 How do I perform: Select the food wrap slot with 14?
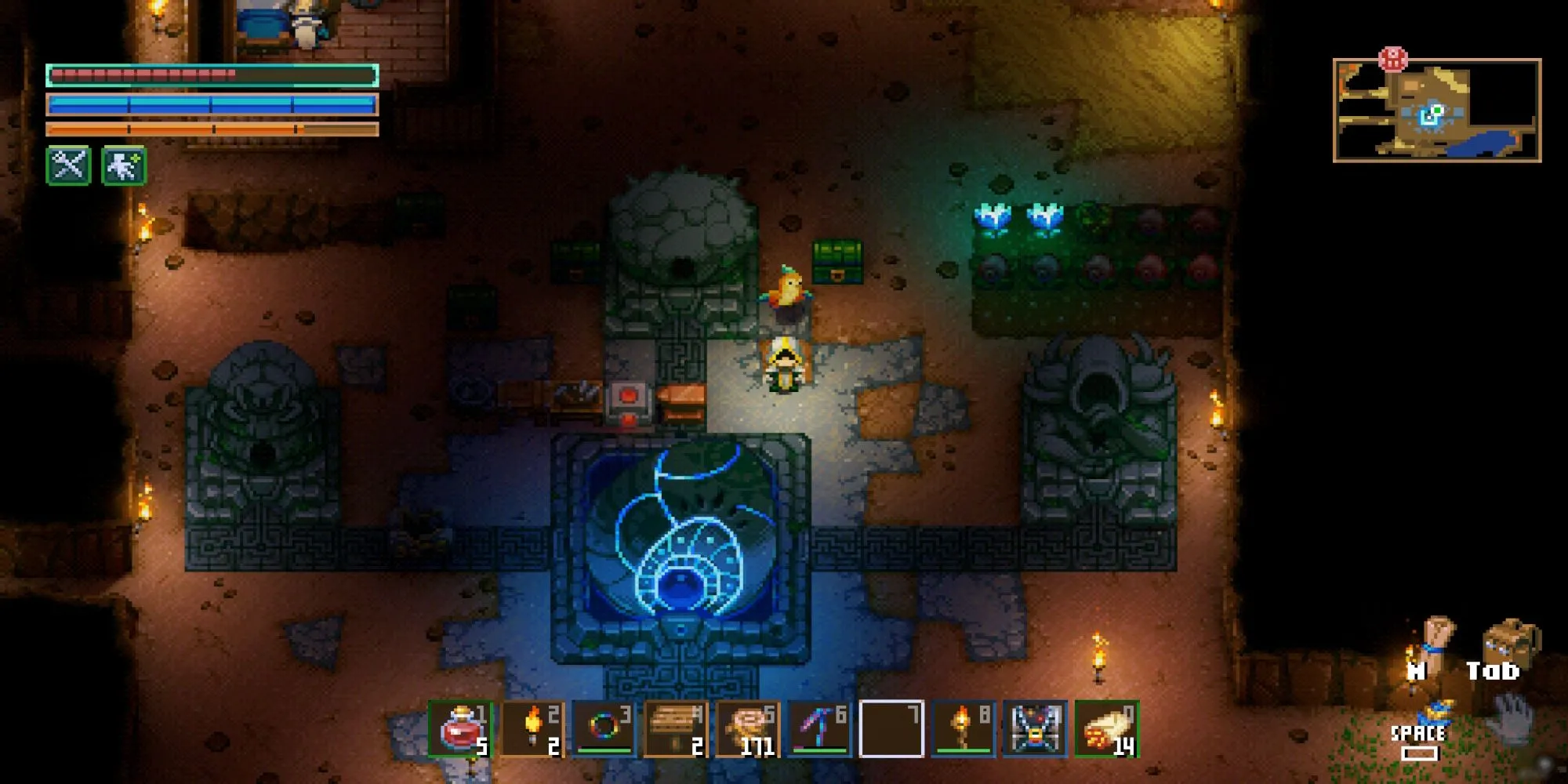pyautogui.click(x=1106, y=729)
